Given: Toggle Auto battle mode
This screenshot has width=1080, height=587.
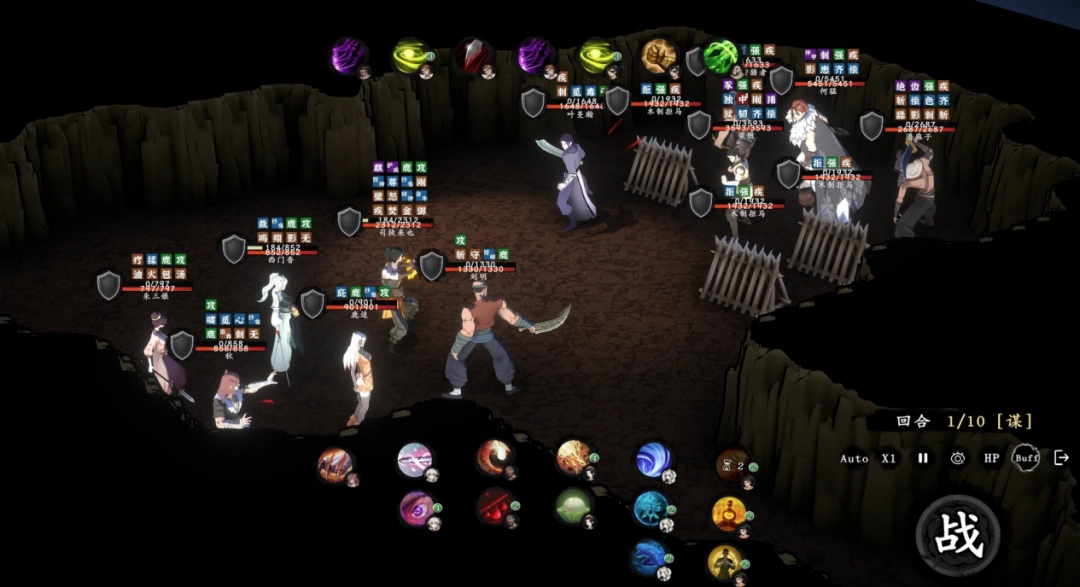Looking at the screenshot, I should click(x=854, y=458).
